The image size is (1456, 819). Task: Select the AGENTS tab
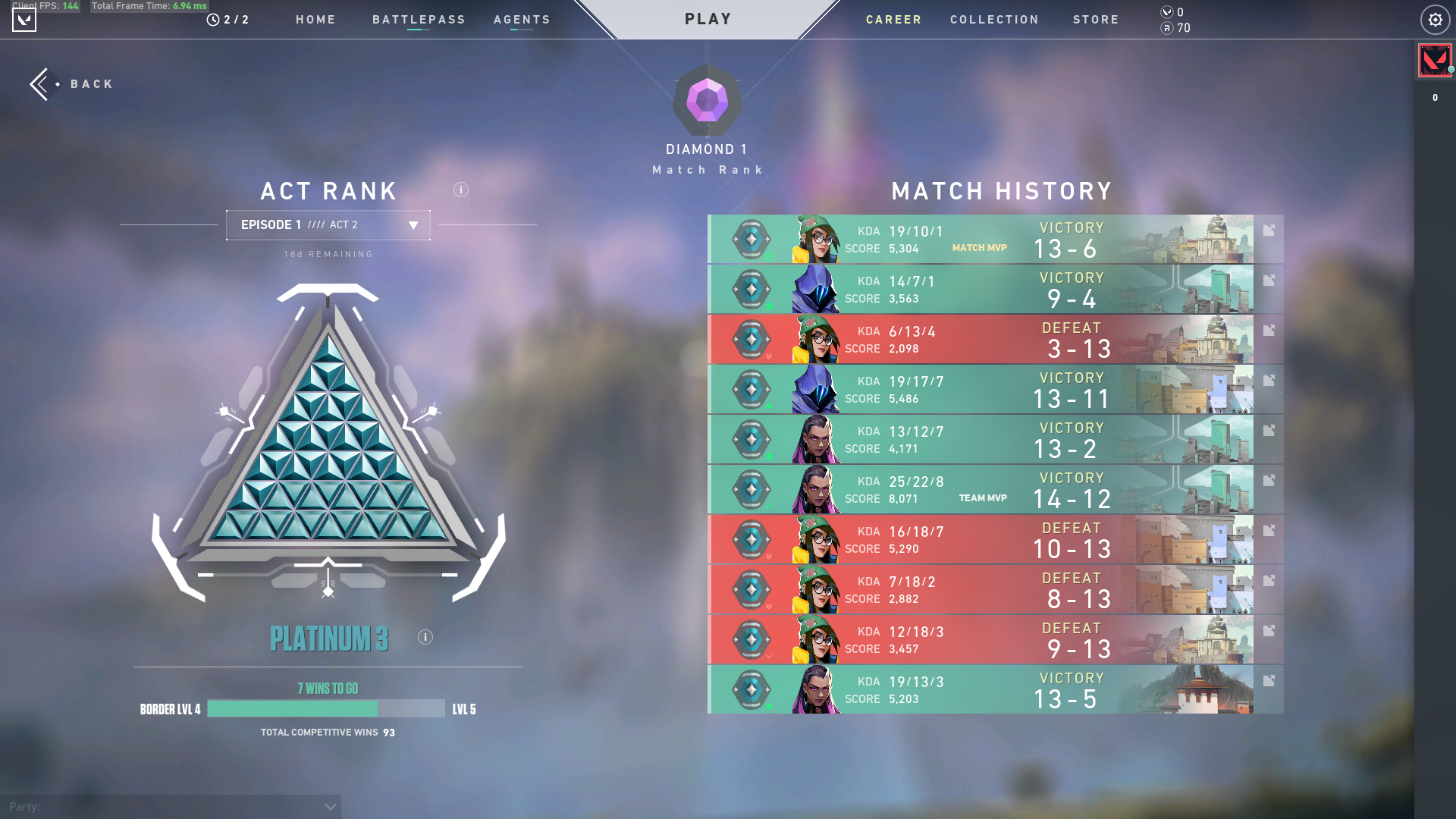pyautogui.click(x=522, y=20)
